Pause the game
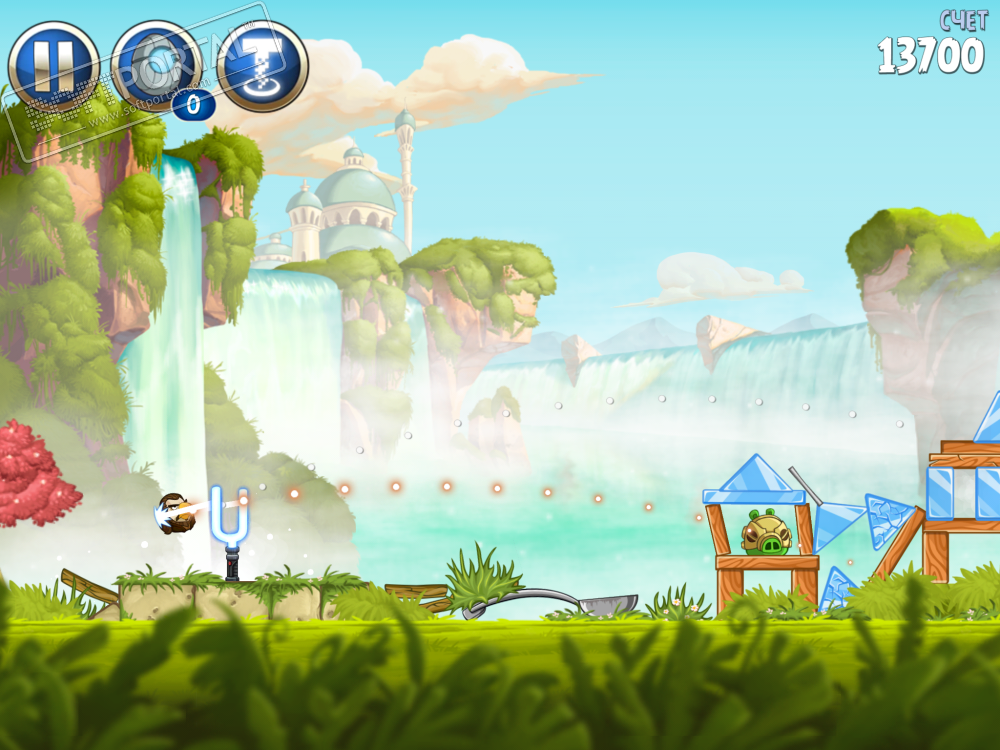The width and height of the screenshot is (1000, 750). click(x=53, y=67)
